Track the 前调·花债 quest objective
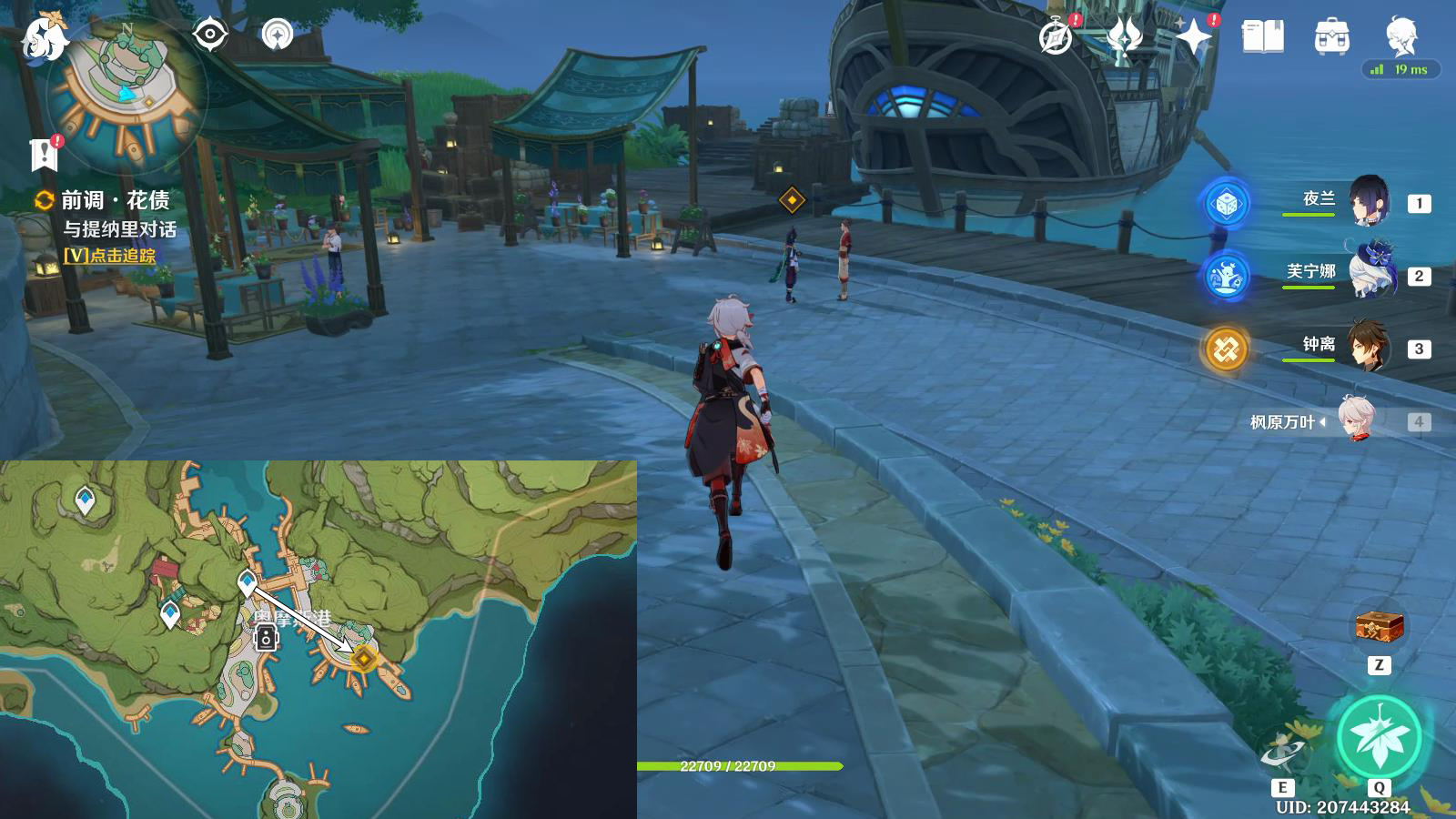 click(x=109, y=256)
